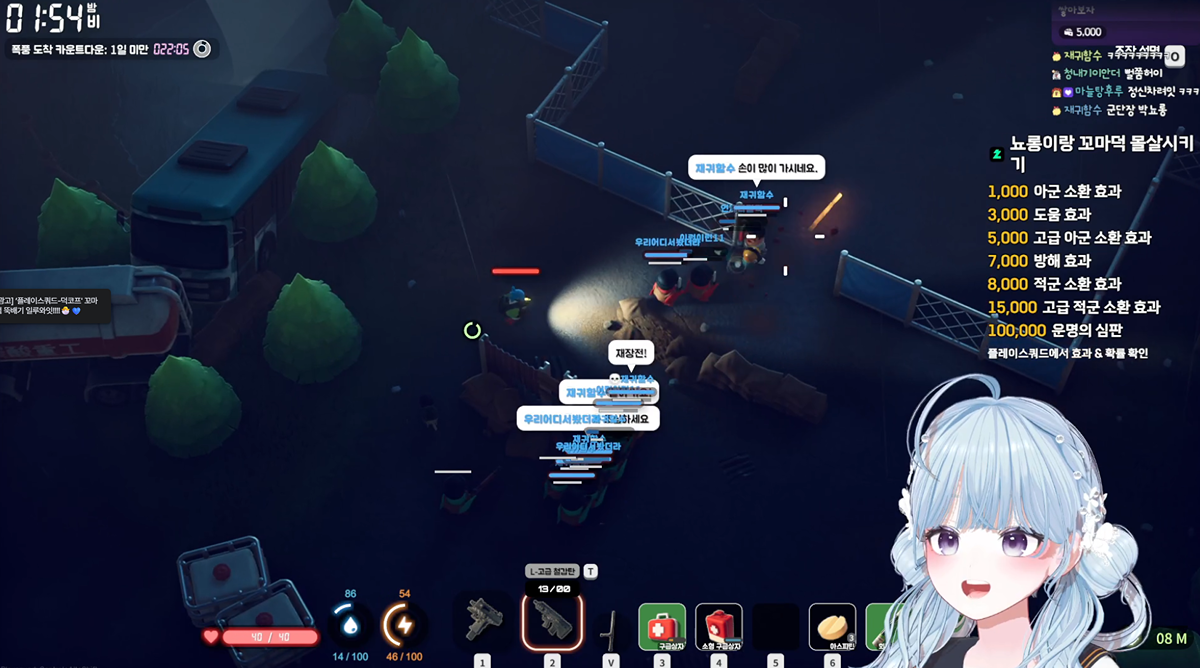The image size is (1200, 668).
Task: Use the small first aid kit (소형 구급상자)
Action: [x=719, y=627]
